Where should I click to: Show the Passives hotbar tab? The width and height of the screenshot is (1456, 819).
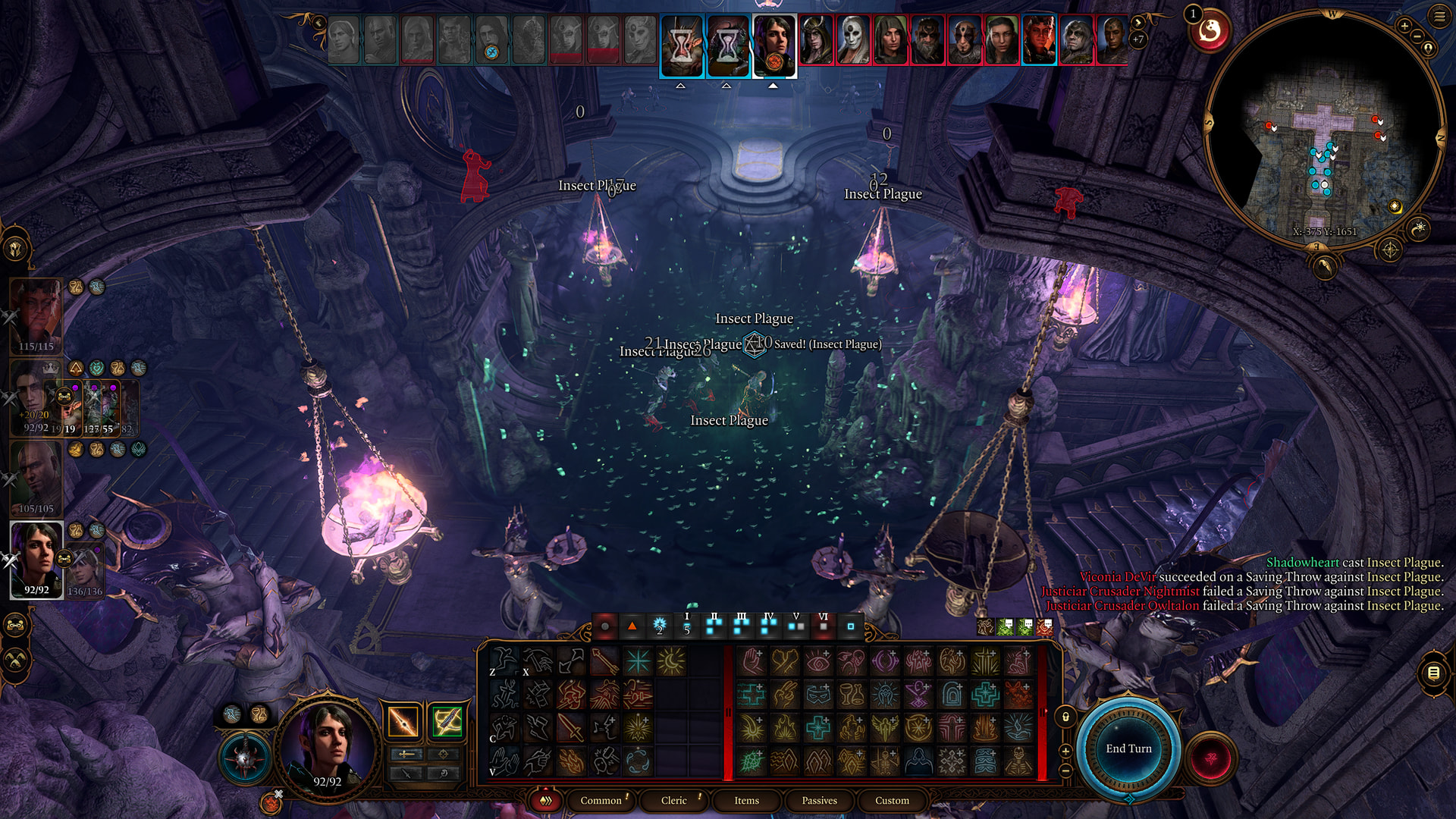(x=819, y=800)
